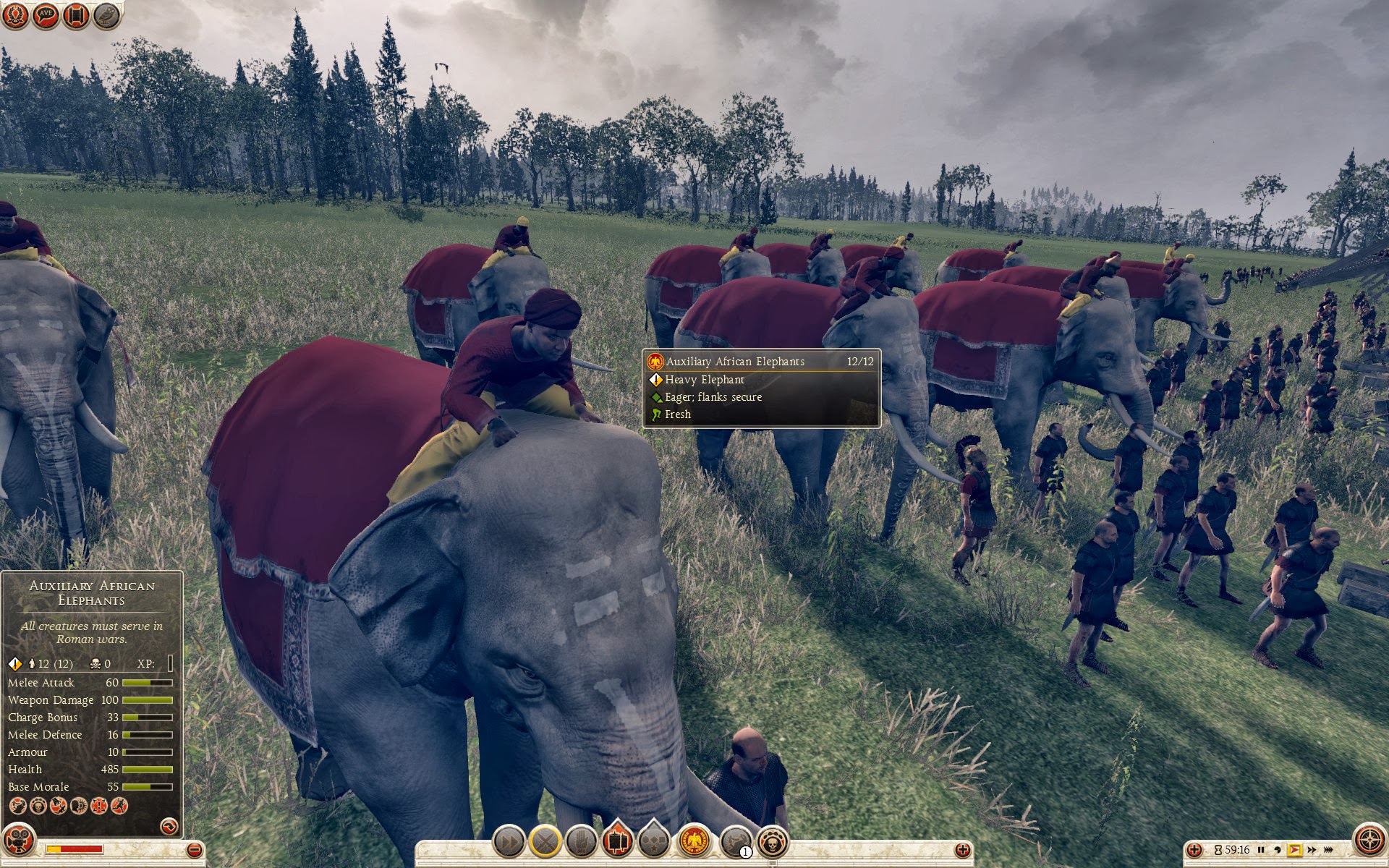The image size is (1389, 868).
Task: Click the helmet menu button at top-left corner
Action: coord(16,16)
